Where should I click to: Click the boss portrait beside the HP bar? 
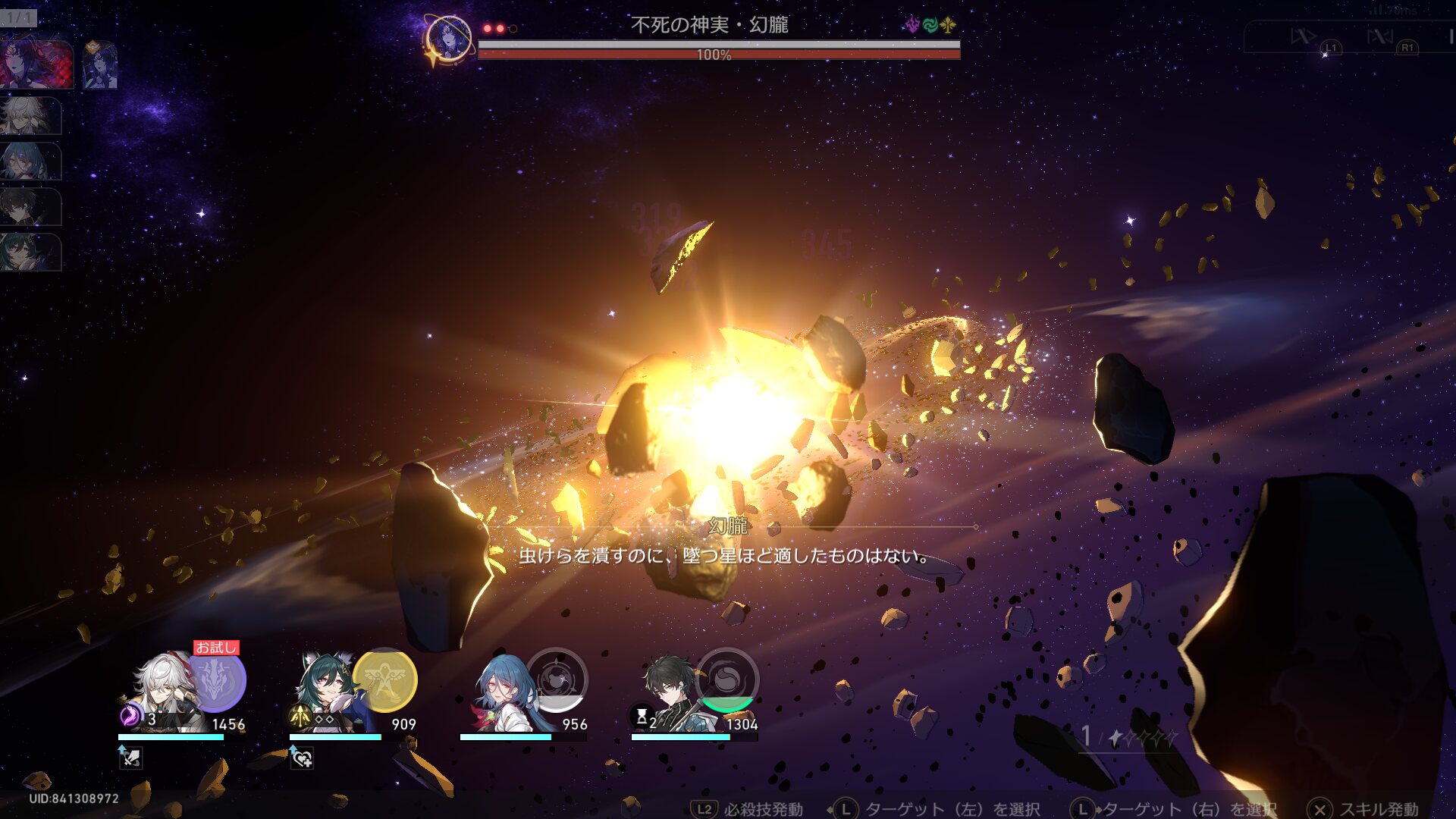coord(448,38)
